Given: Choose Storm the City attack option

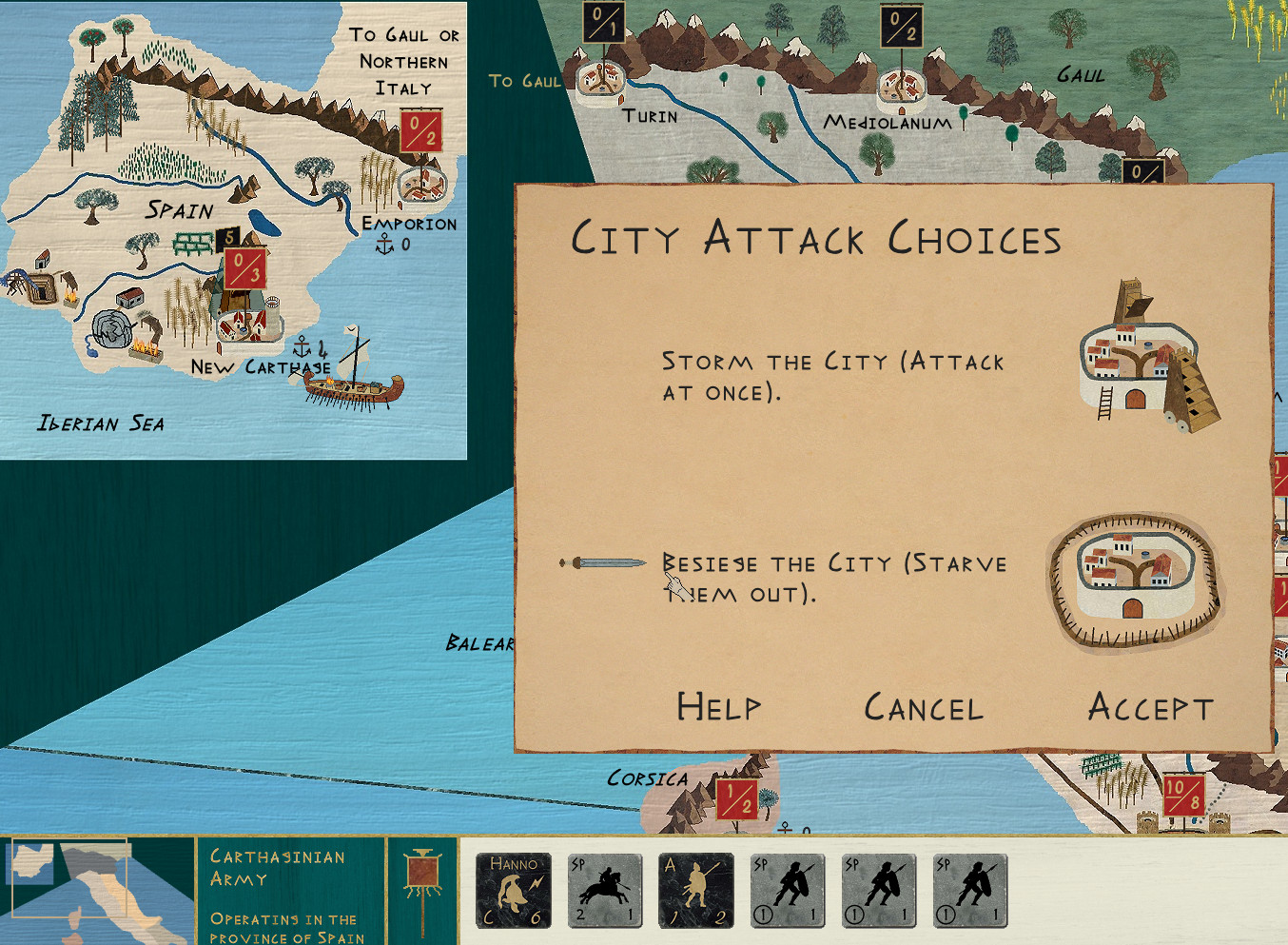Looking at the screenshot, I should tap(832, 377).
